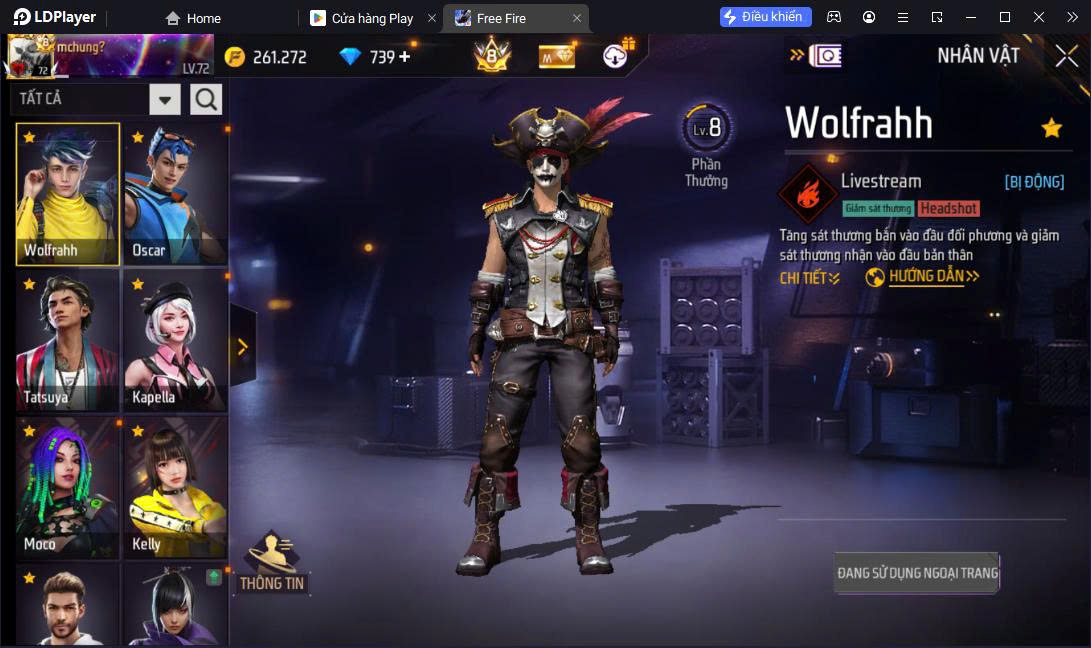Open the player profile avatar
1091x648 pixels.
[x=30, y=57]
